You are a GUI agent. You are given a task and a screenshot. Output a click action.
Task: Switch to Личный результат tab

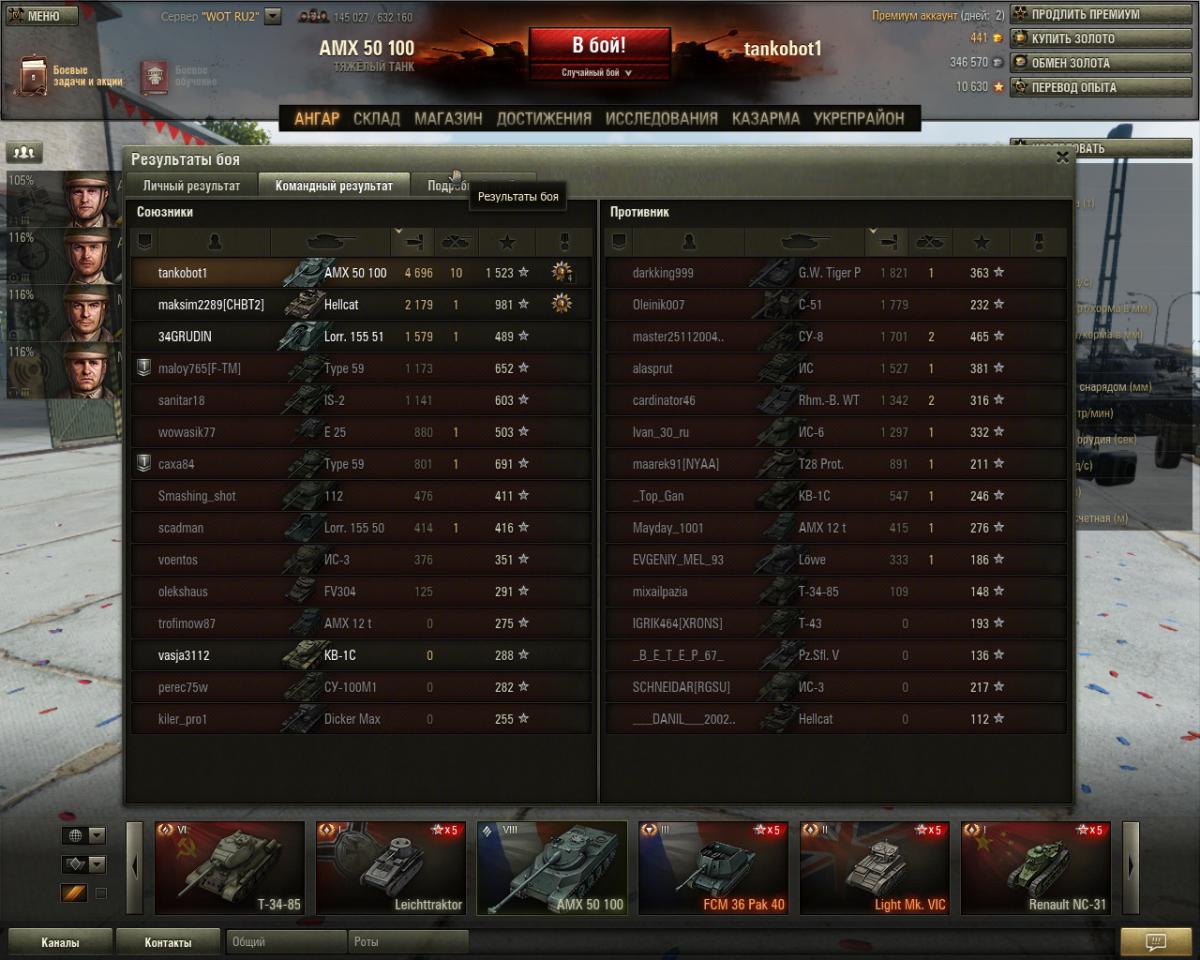(x=191, y=185)
